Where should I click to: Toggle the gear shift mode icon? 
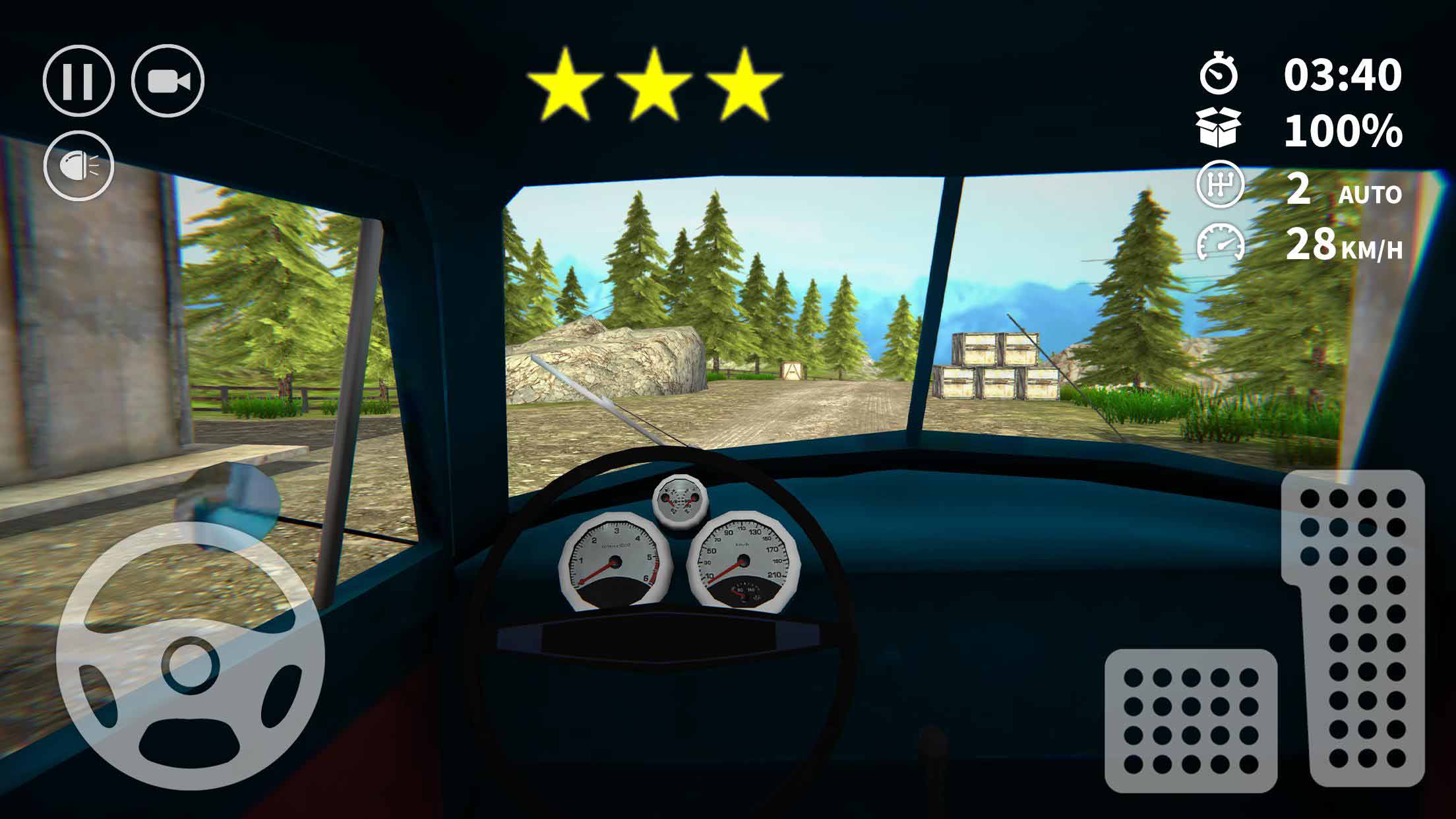click(x=1220, y=185)
